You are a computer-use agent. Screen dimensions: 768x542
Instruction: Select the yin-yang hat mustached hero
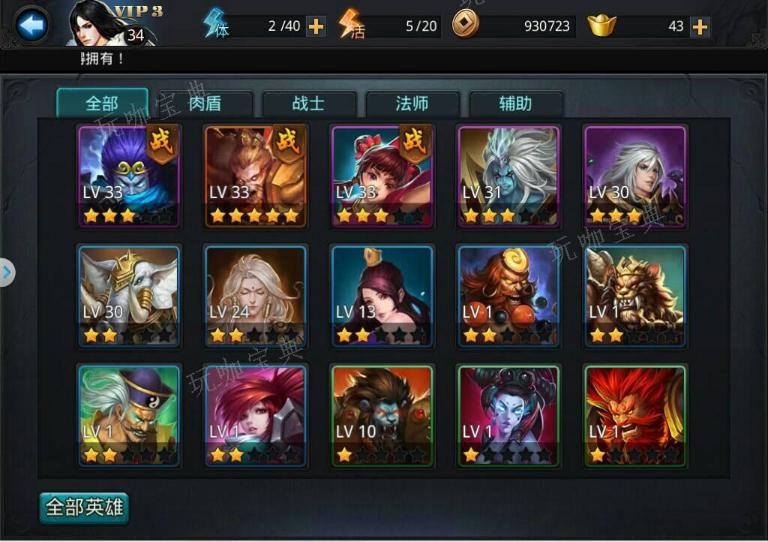pos(129,416)
